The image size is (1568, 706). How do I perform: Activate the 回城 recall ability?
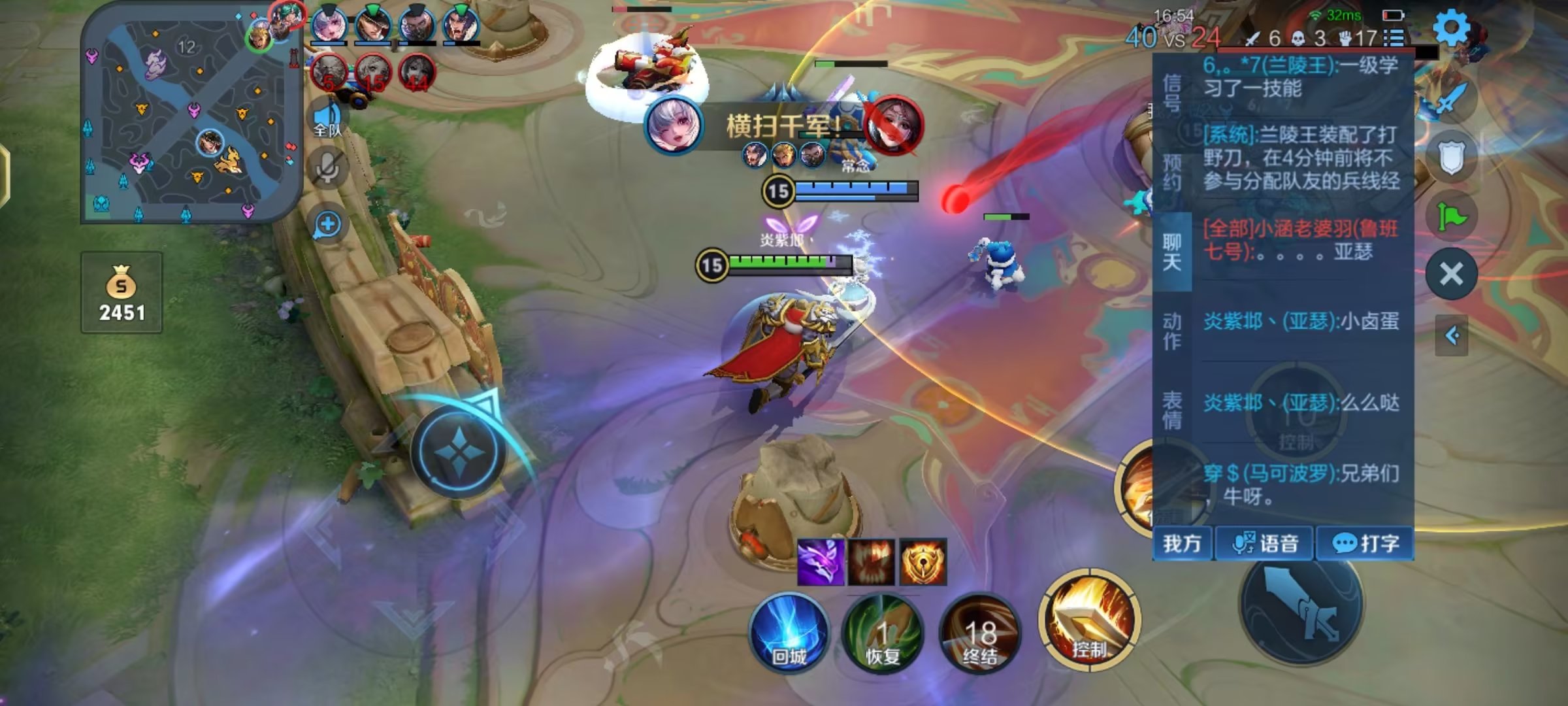pos(789,633)
